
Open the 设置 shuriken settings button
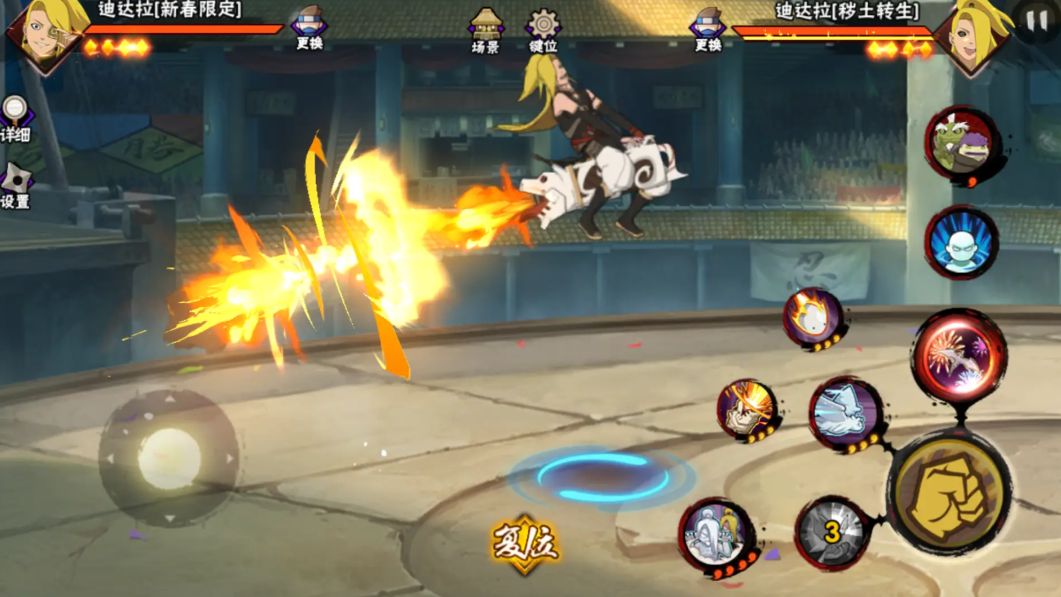[16, 185]
